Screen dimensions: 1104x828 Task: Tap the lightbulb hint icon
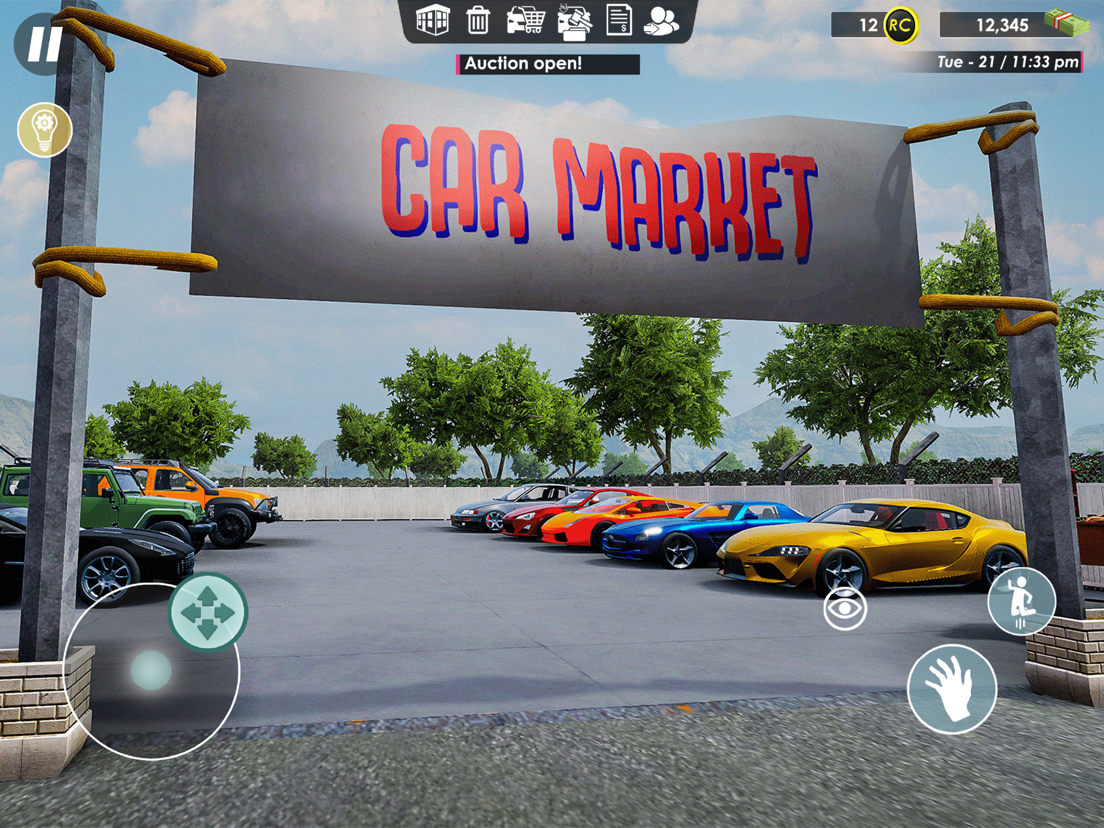click(x=45, y=130)
